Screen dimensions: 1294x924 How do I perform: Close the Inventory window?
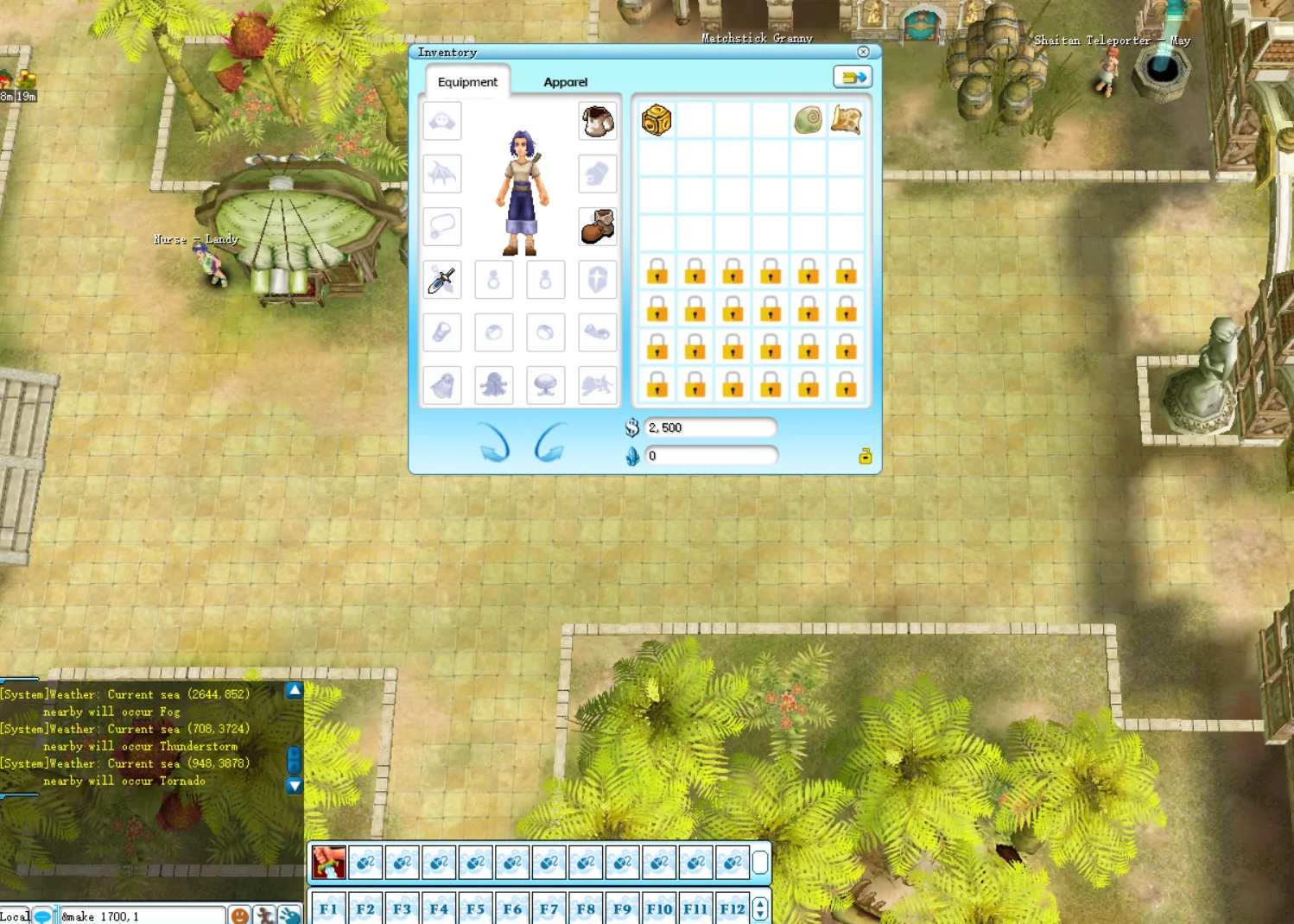tap(863, 52)
